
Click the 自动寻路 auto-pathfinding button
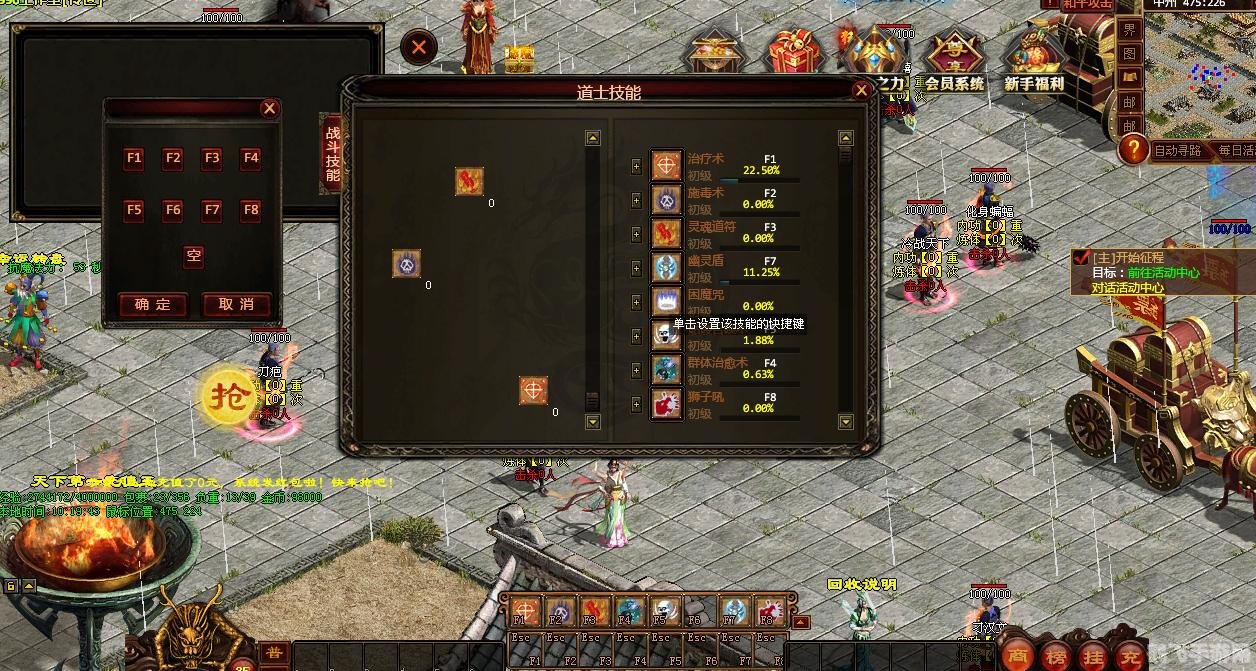coord(1177,151)
